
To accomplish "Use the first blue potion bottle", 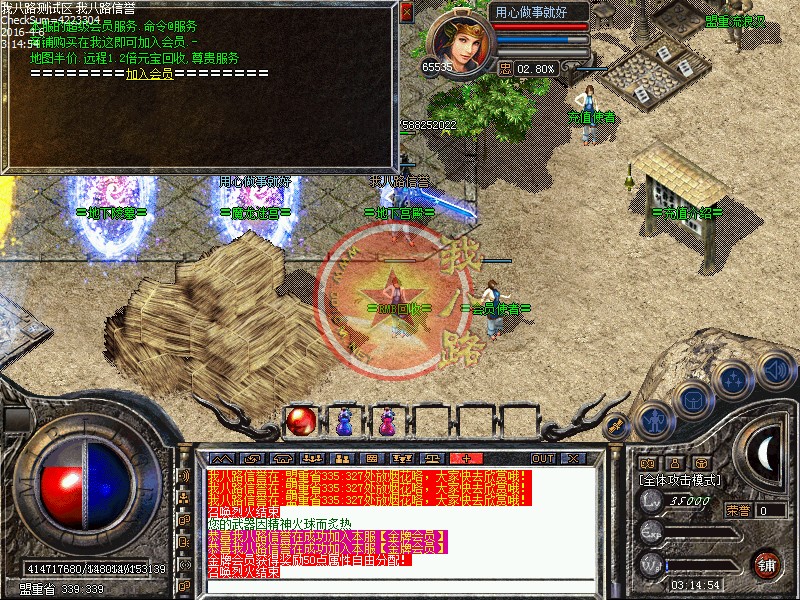I will [x=343, y=423].
